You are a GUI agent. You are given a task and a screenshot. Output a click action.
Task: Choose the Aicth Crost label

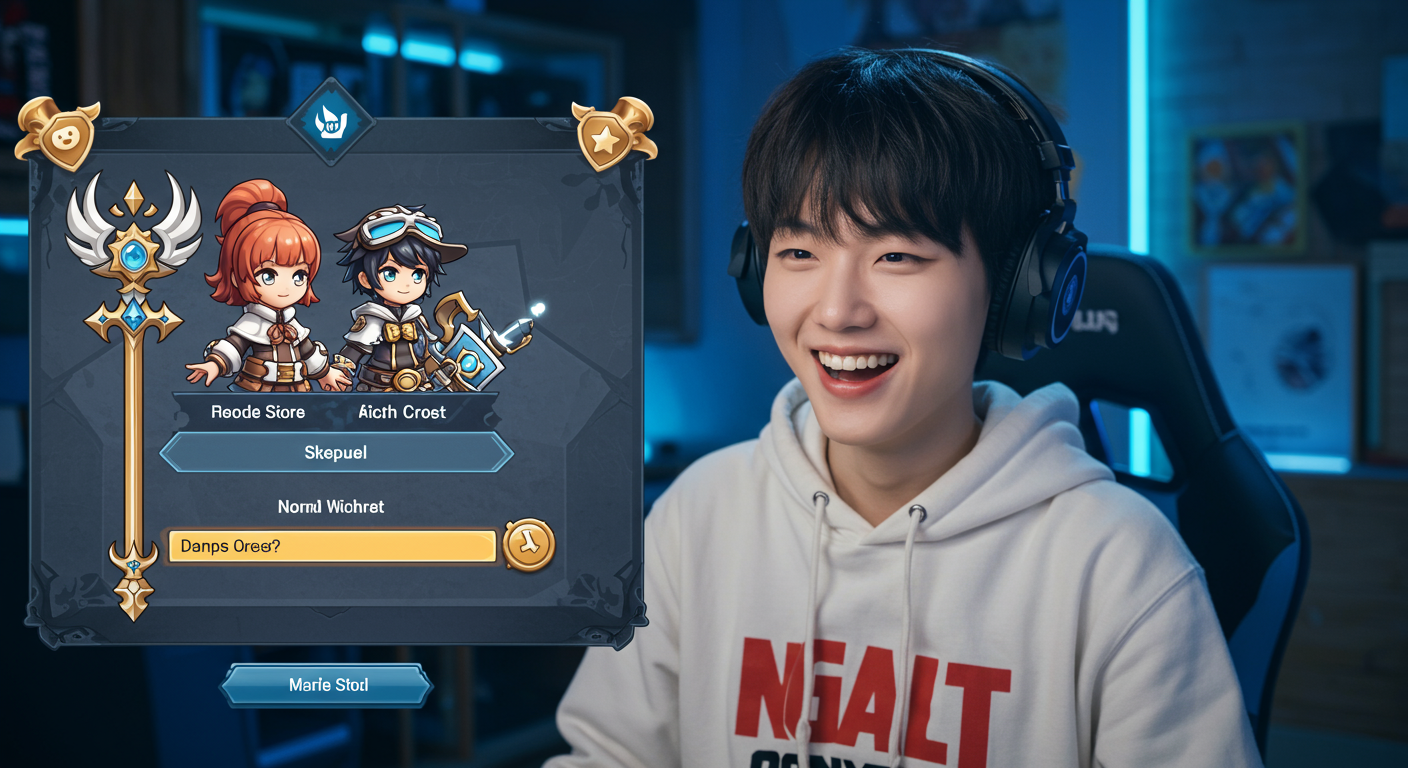click(x=402, y=412)
